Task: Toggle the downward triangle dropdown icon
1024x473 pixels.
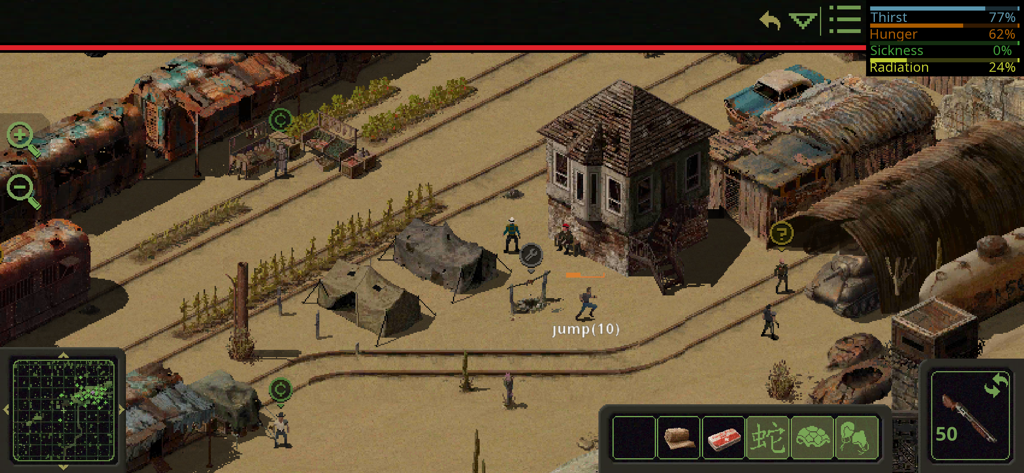Action: [803, 20]
